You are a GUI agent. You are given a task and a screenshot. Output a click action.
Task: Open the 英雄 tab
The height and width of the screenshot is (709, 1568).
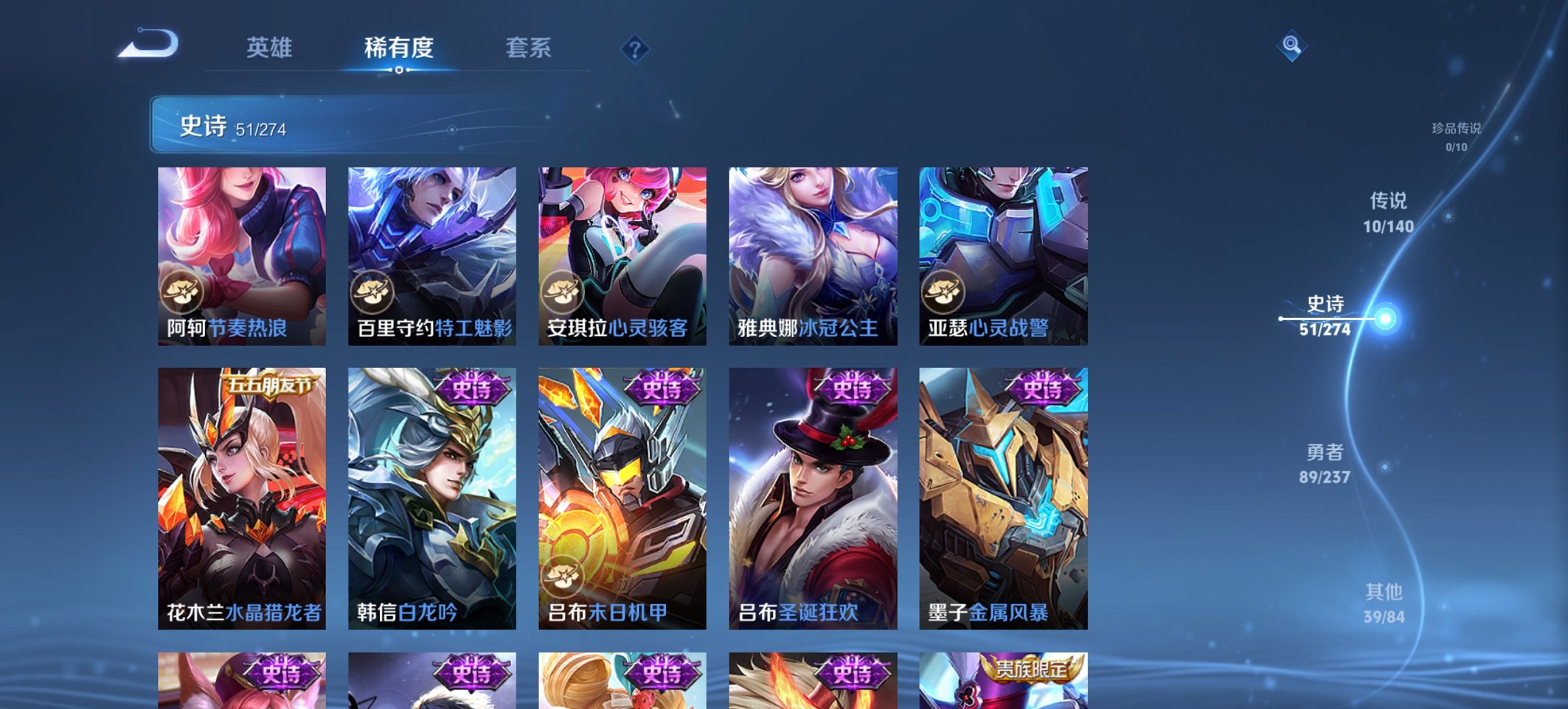point(271,48)
